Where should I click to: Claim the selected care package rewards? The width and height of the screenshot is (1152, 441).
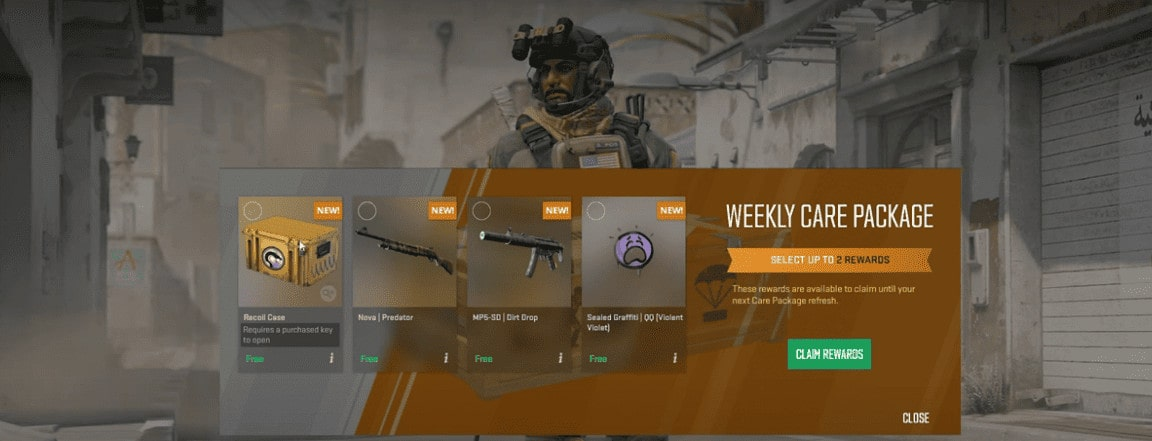pyautogui.click(x=828, y=354)
